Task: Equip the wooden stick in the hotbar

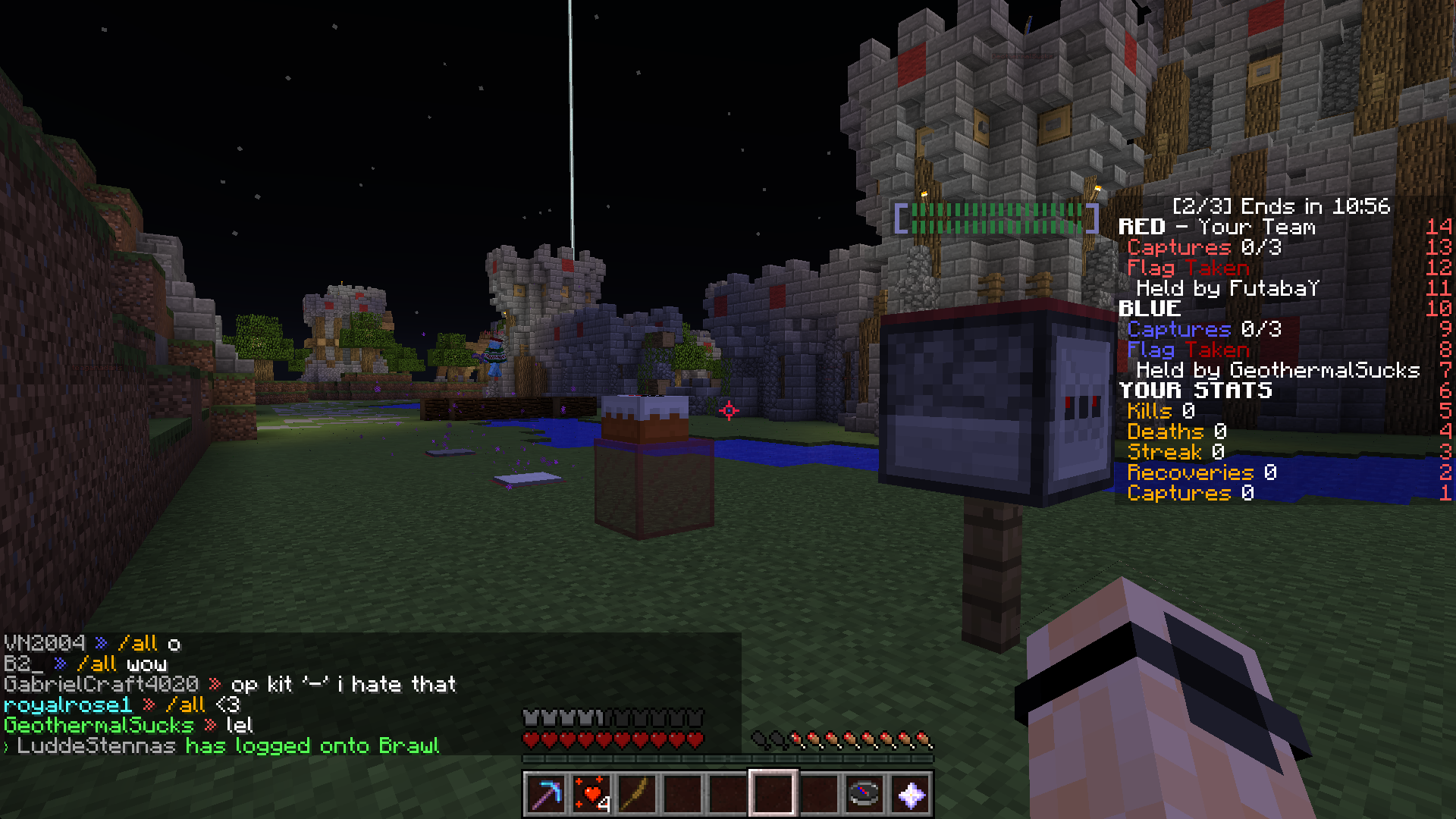Action: click(636, 794)
